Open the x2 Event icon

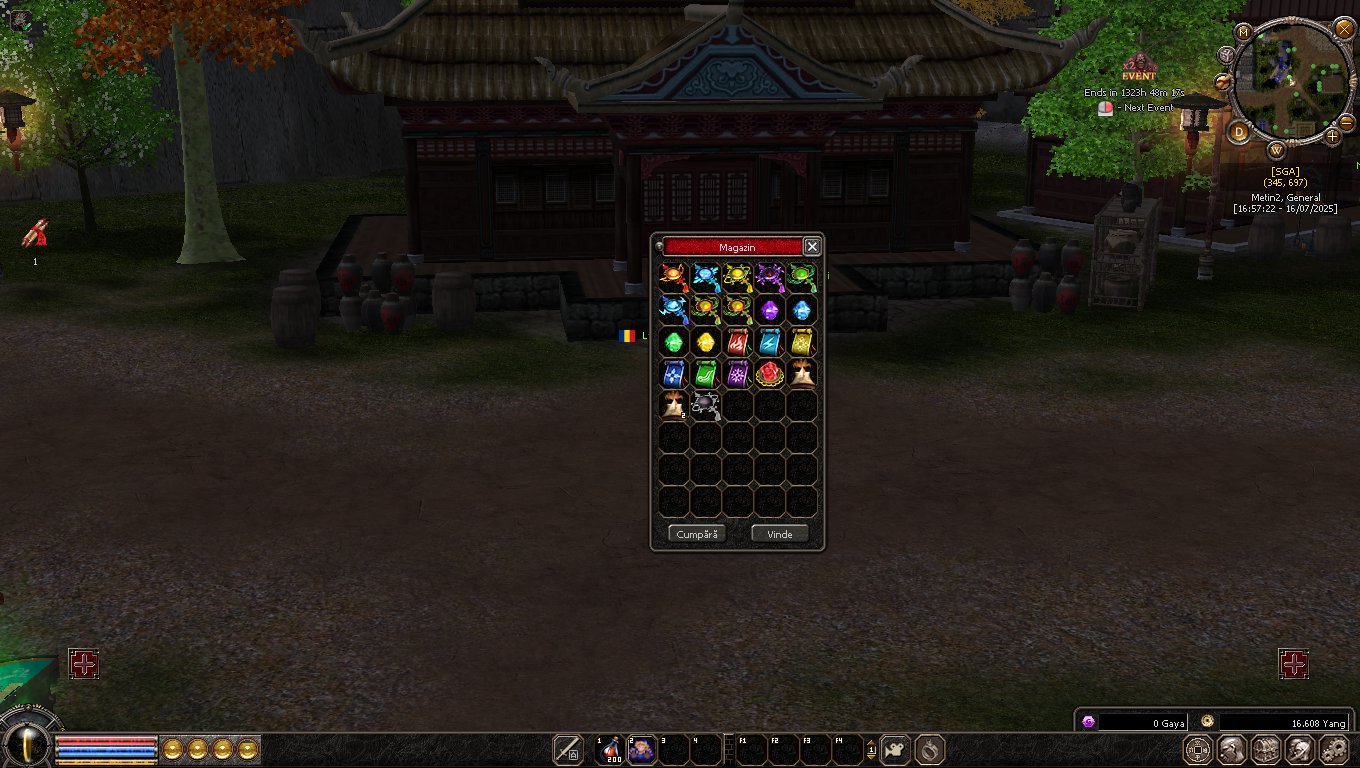1138,67
